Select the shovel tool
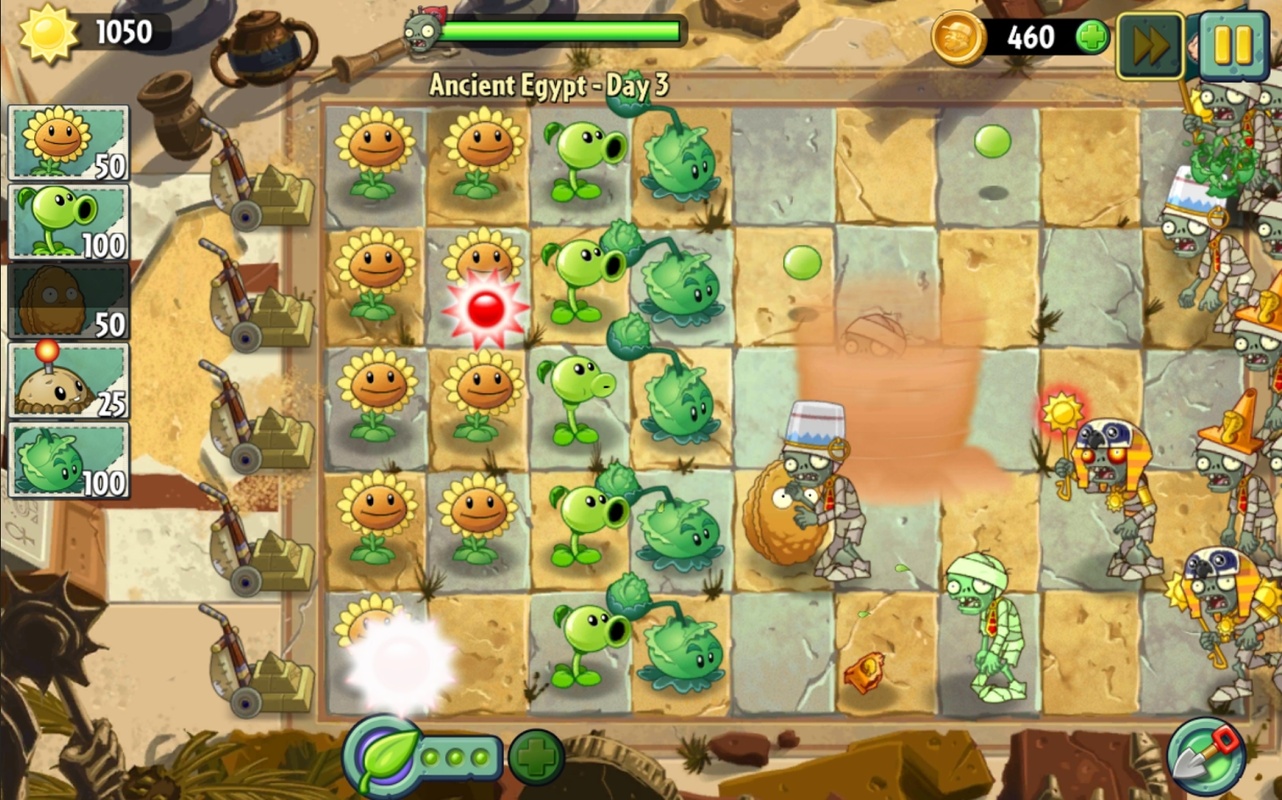The image size is (1282, 800). [1207, 757]
